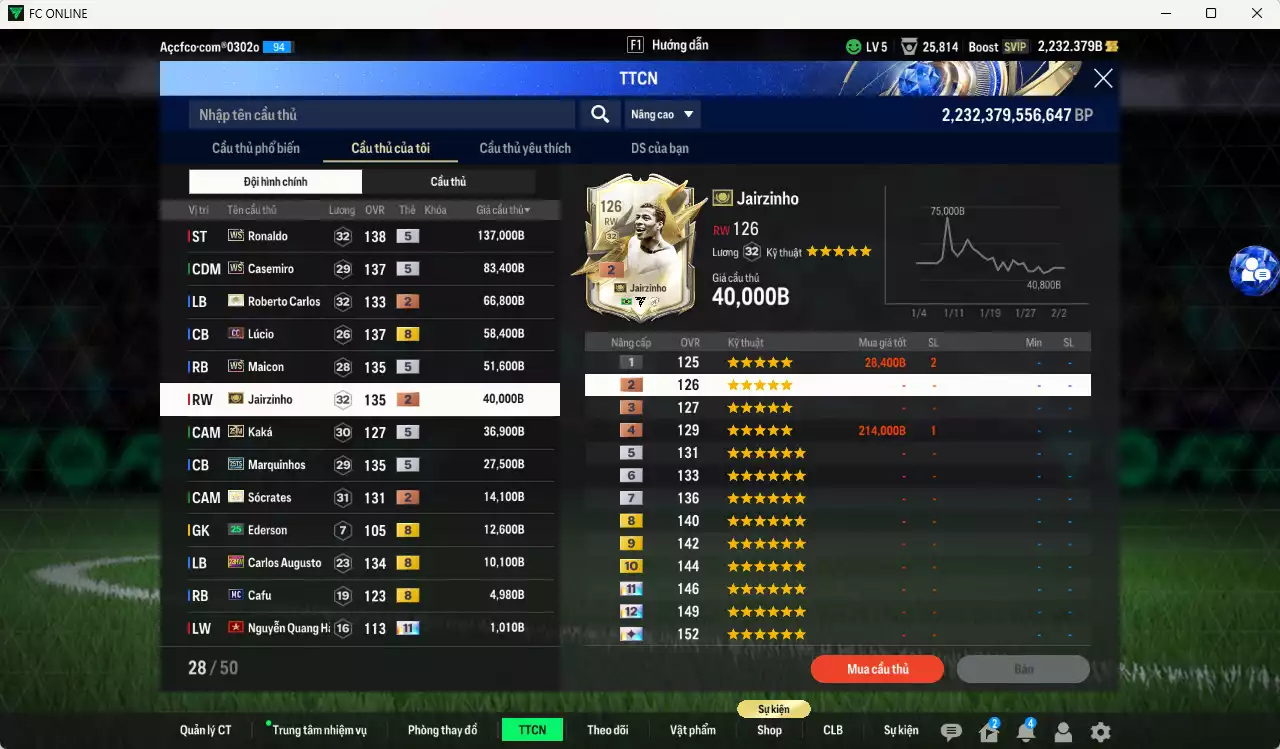Click Jairzinho's price history graph
The height and width of the screenshot is (749, 1280).
[988, 255]
